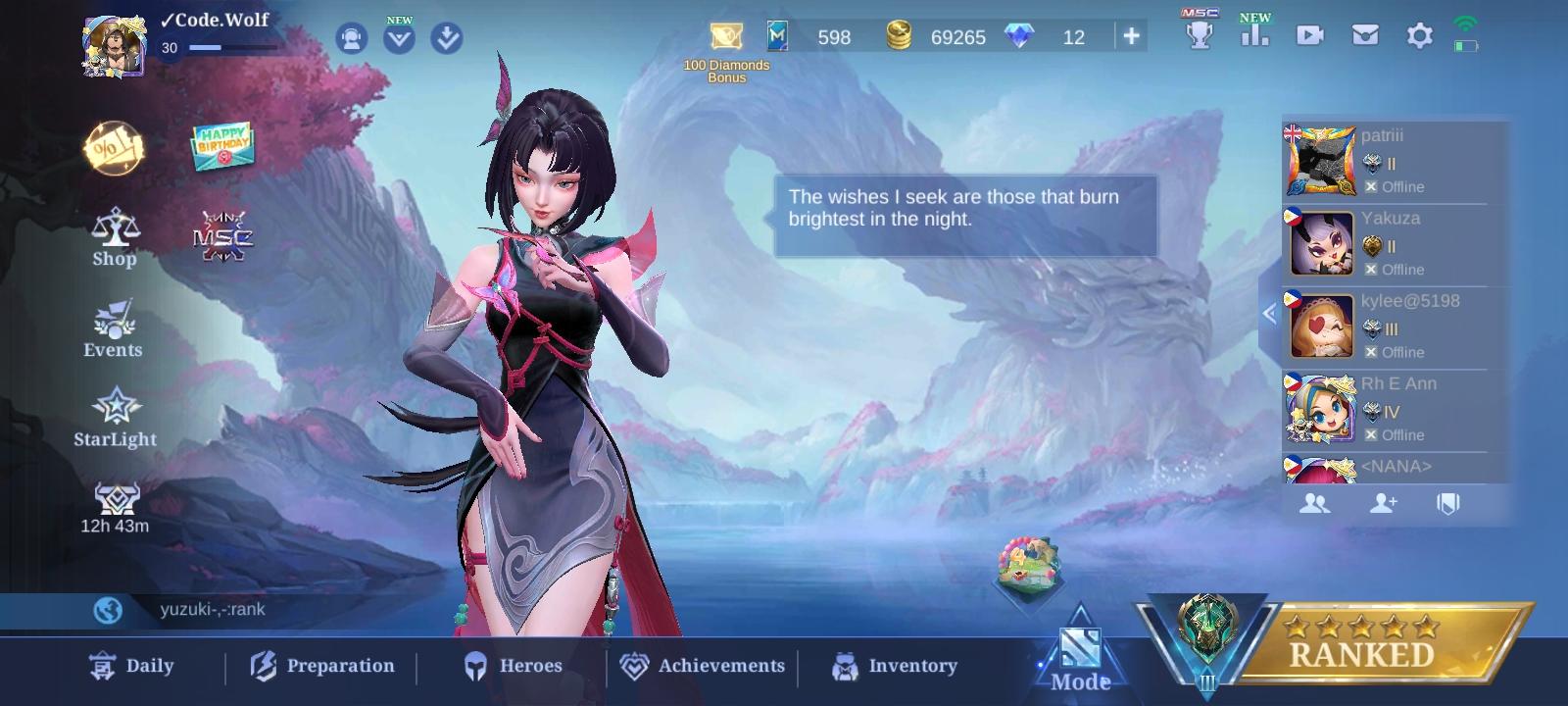Open the Inventory menu
The width and height of the screenshot is (1568, 706).
(894, 666)
